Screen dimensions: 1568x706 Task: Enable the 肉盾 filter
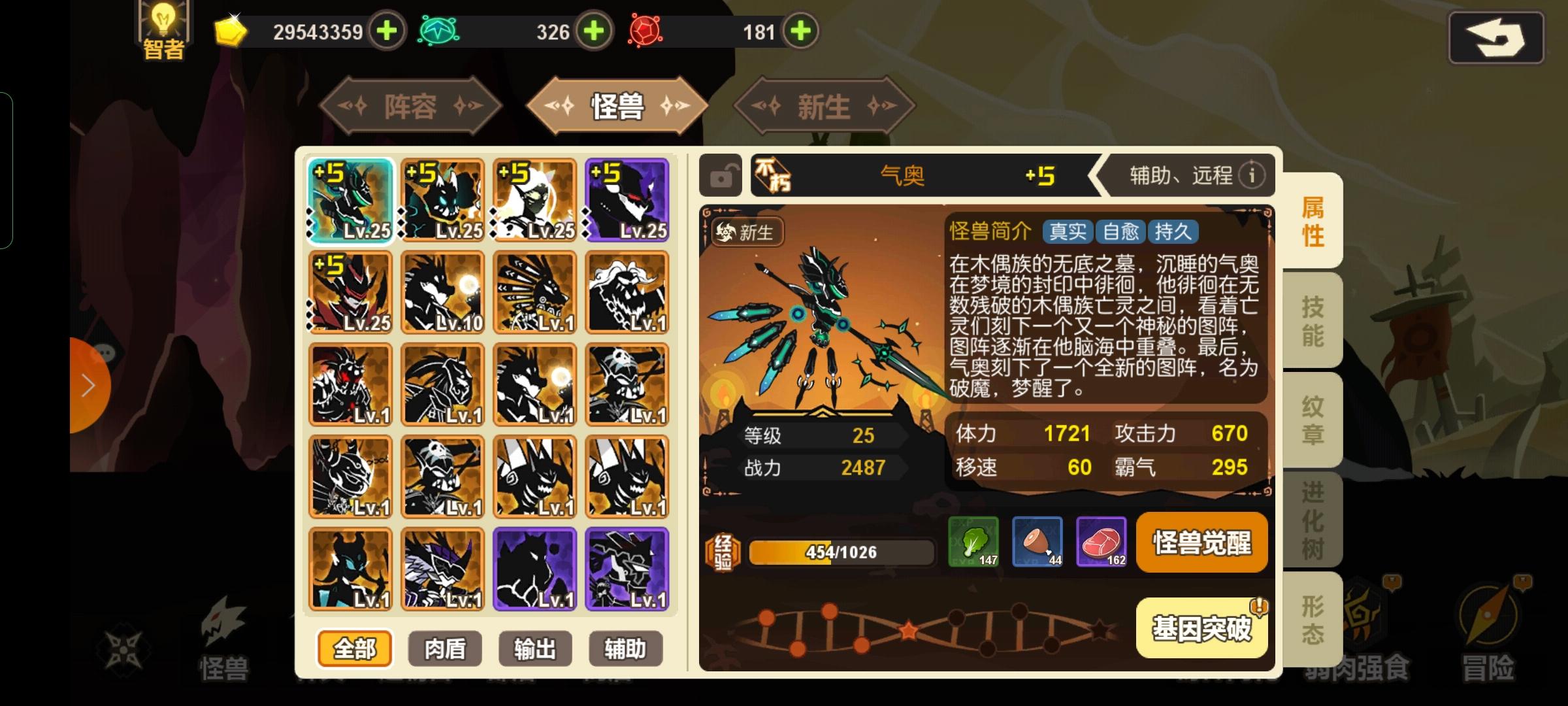pos(445,649)
